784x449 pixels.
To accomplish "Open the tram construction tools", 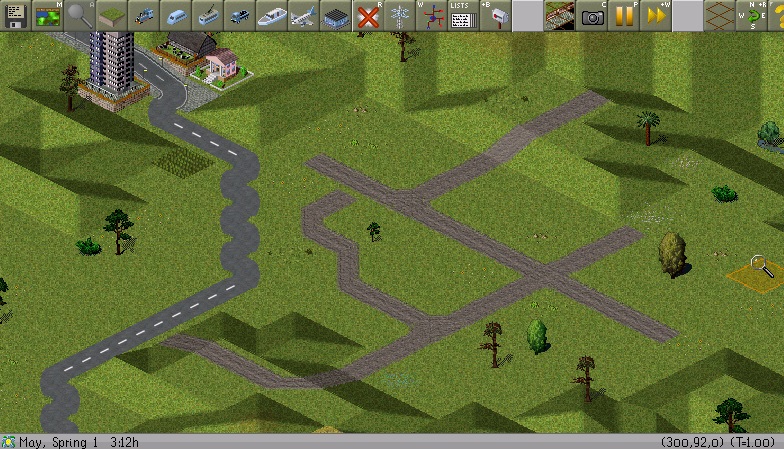I will [206, 15].
